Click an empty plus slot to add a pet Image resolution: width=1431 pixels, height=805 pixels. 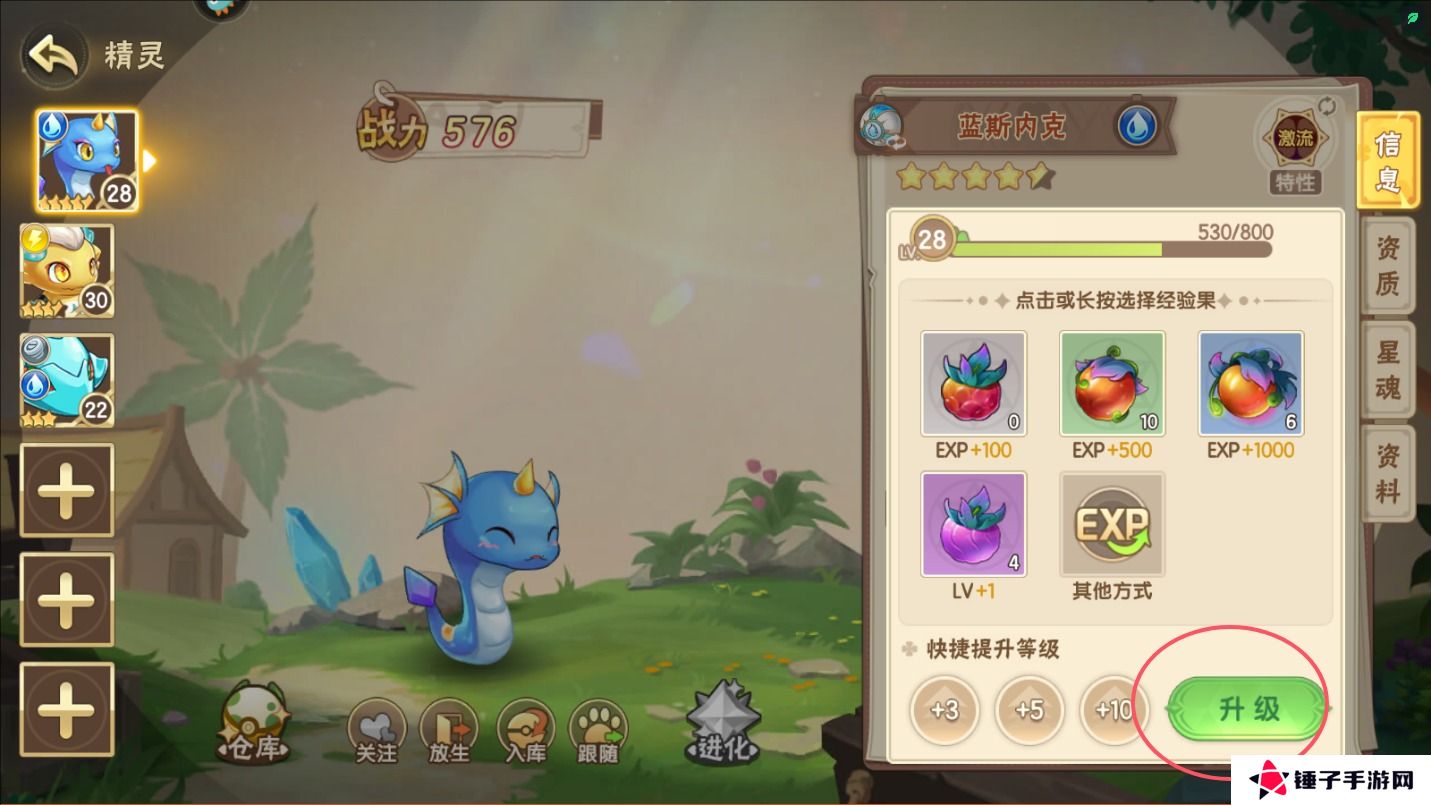66,490
